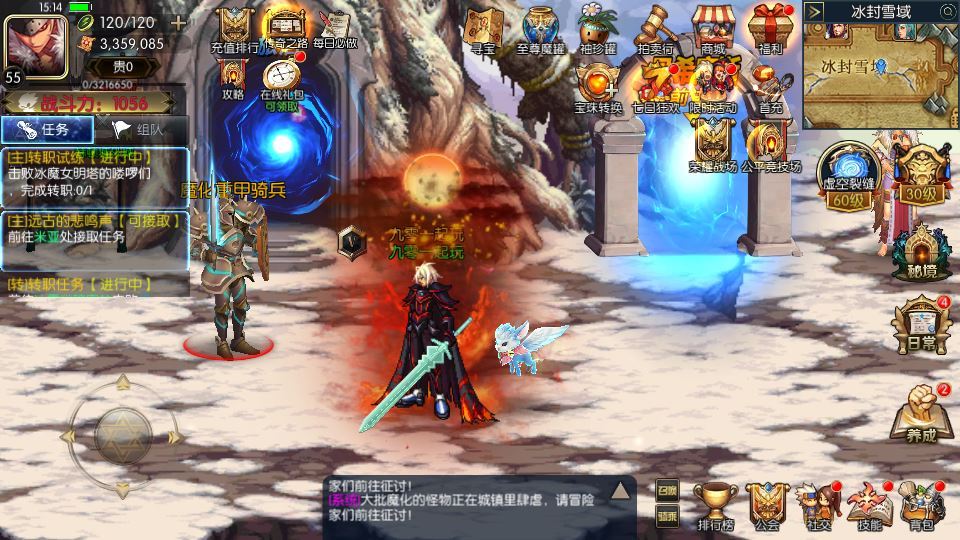The image size is (960, 540).
Task: Enter the 商城 shop
Action: tap(713, 28)
